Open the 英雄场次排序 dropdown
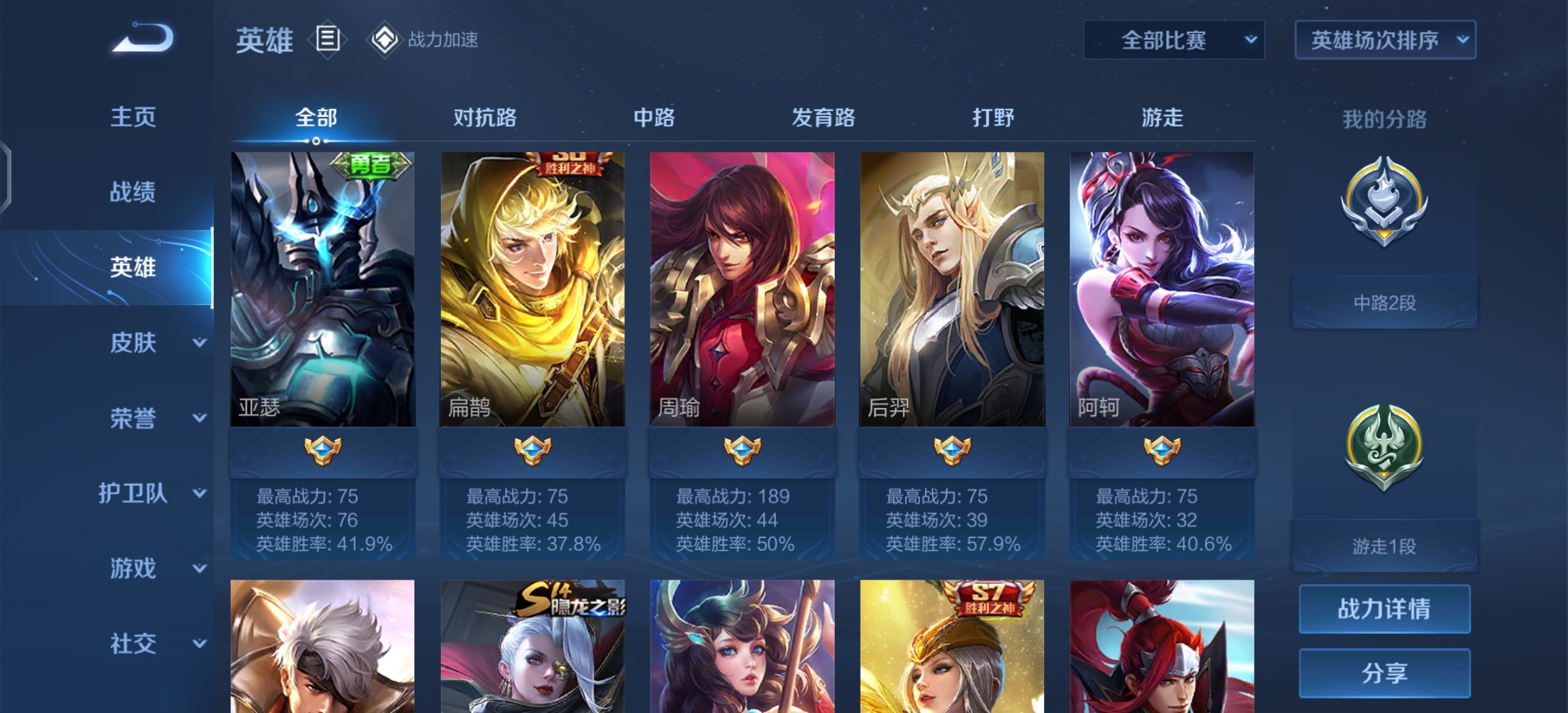This screenshot has height=713, width=1568. [x=1383, y=40]
